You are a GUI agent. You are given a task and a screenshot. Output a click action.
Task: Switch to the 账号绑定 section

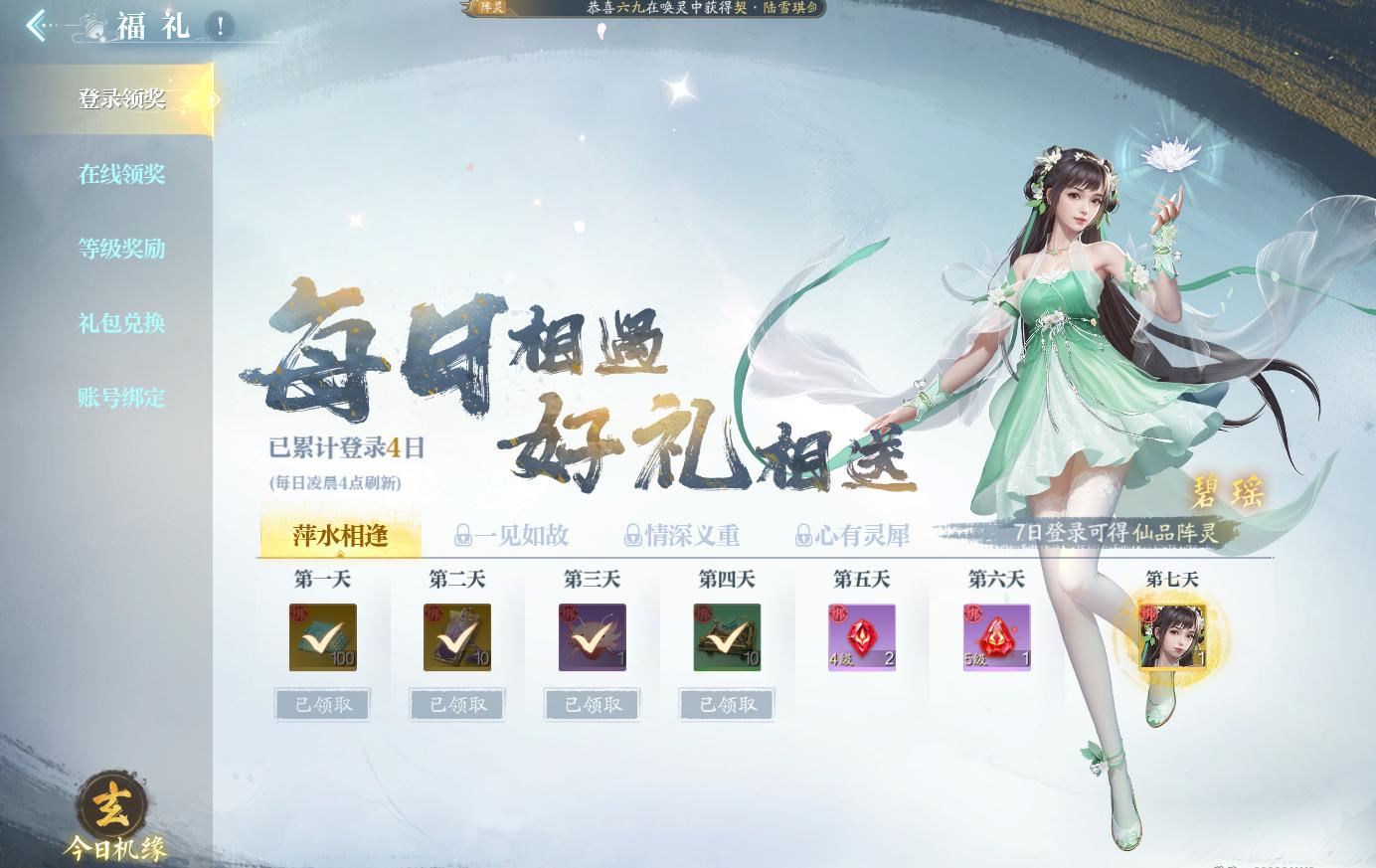coord(119,398)
